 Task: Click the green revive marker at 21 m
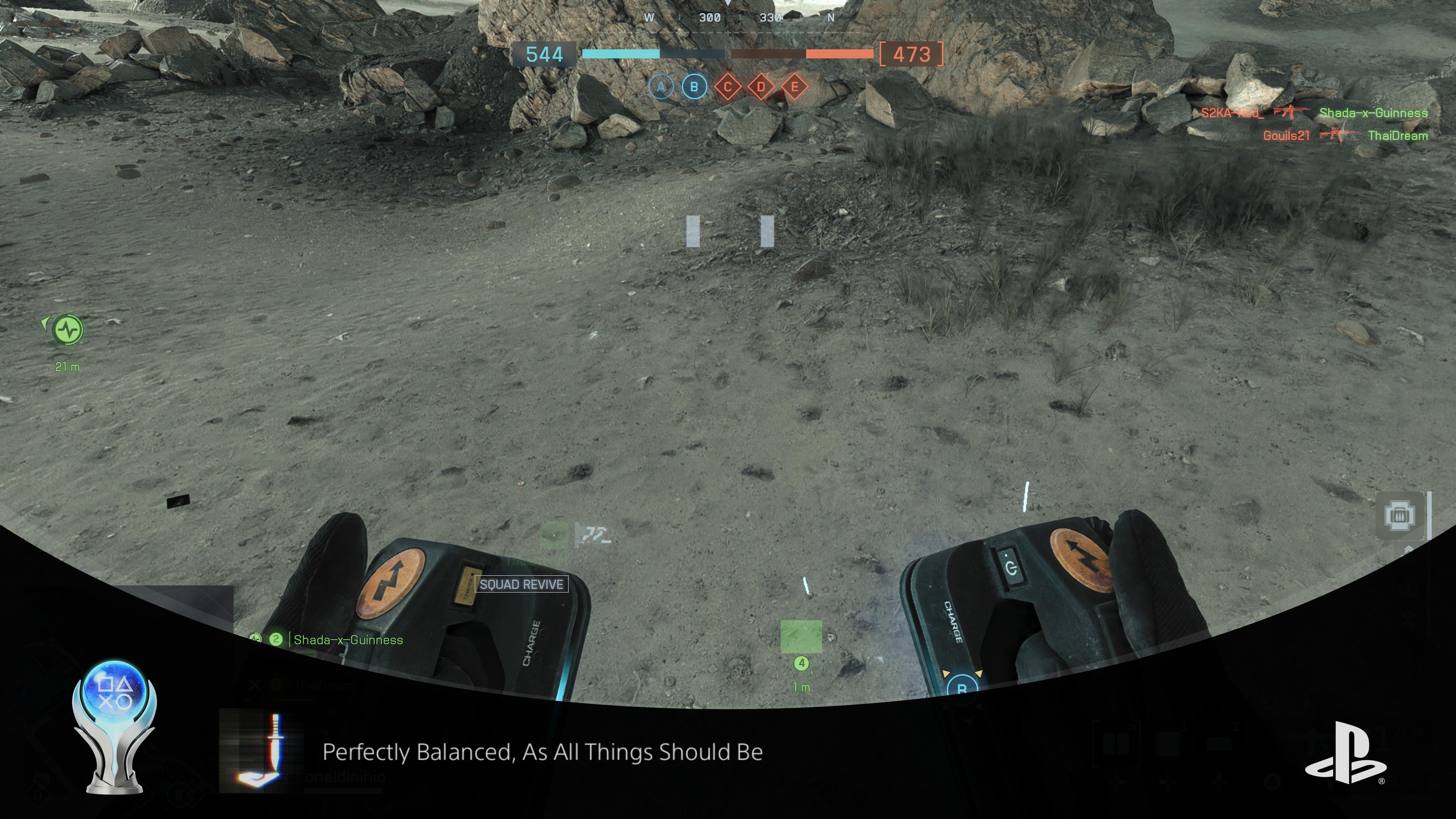pyautogui.click(x=68, y=329)
